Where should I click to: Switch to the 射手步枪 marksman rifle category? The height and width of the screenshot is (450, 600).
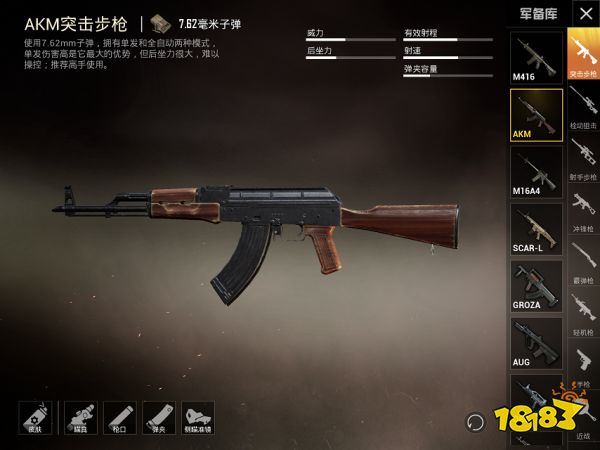click(x=583, y=162)
